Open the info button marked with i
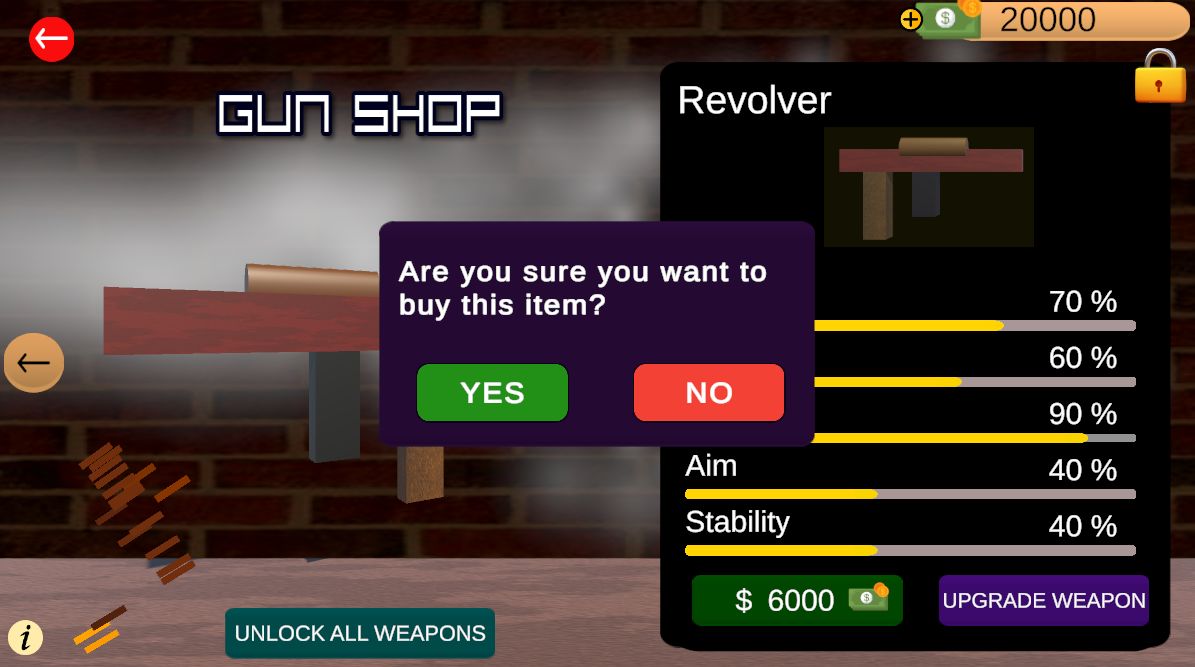Screen dimensions: 1195x667 (26, 636)
